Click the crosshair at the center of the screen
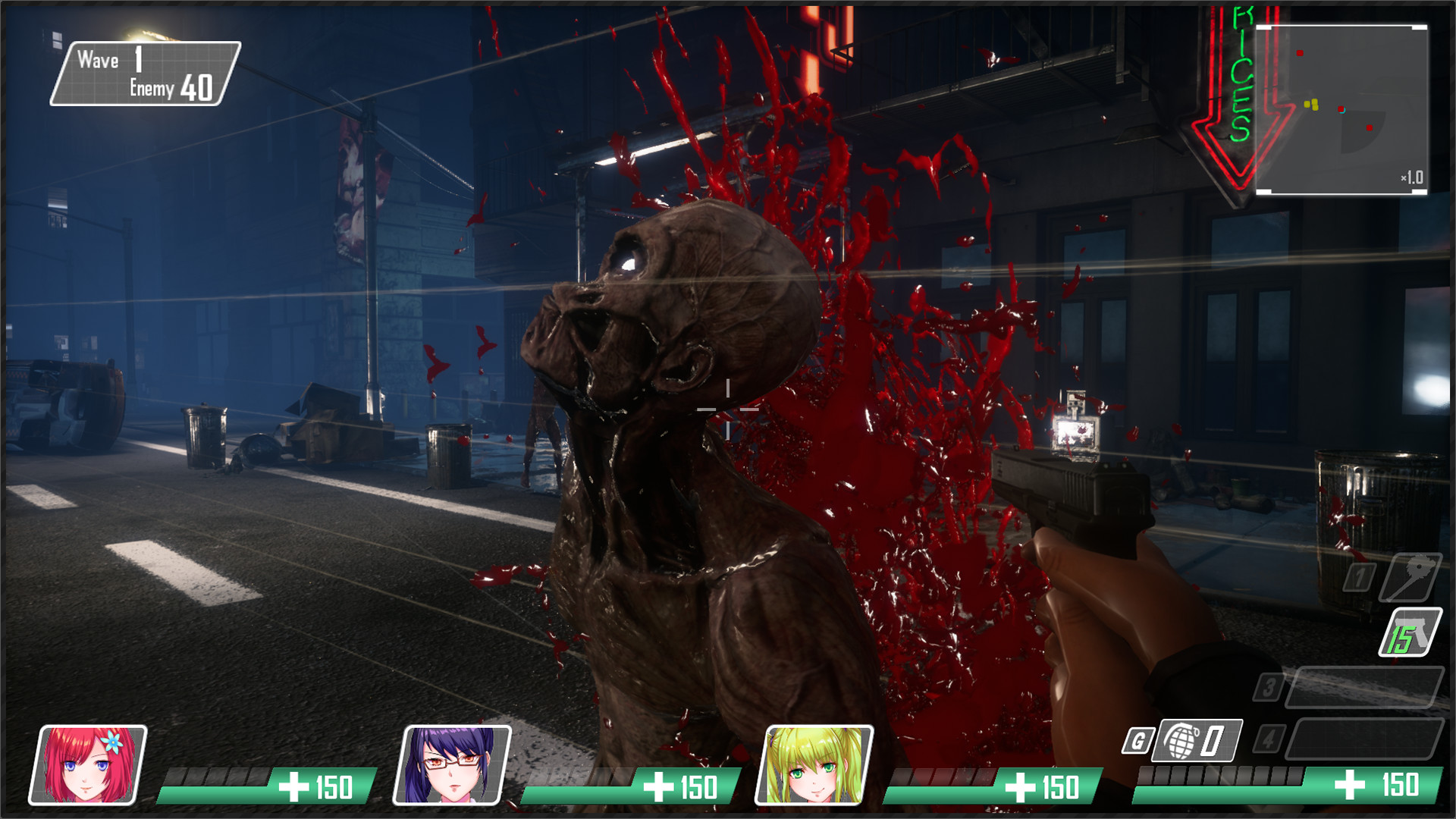The height and width of the screenshot is (819, 1456). [x=728, y=409]
